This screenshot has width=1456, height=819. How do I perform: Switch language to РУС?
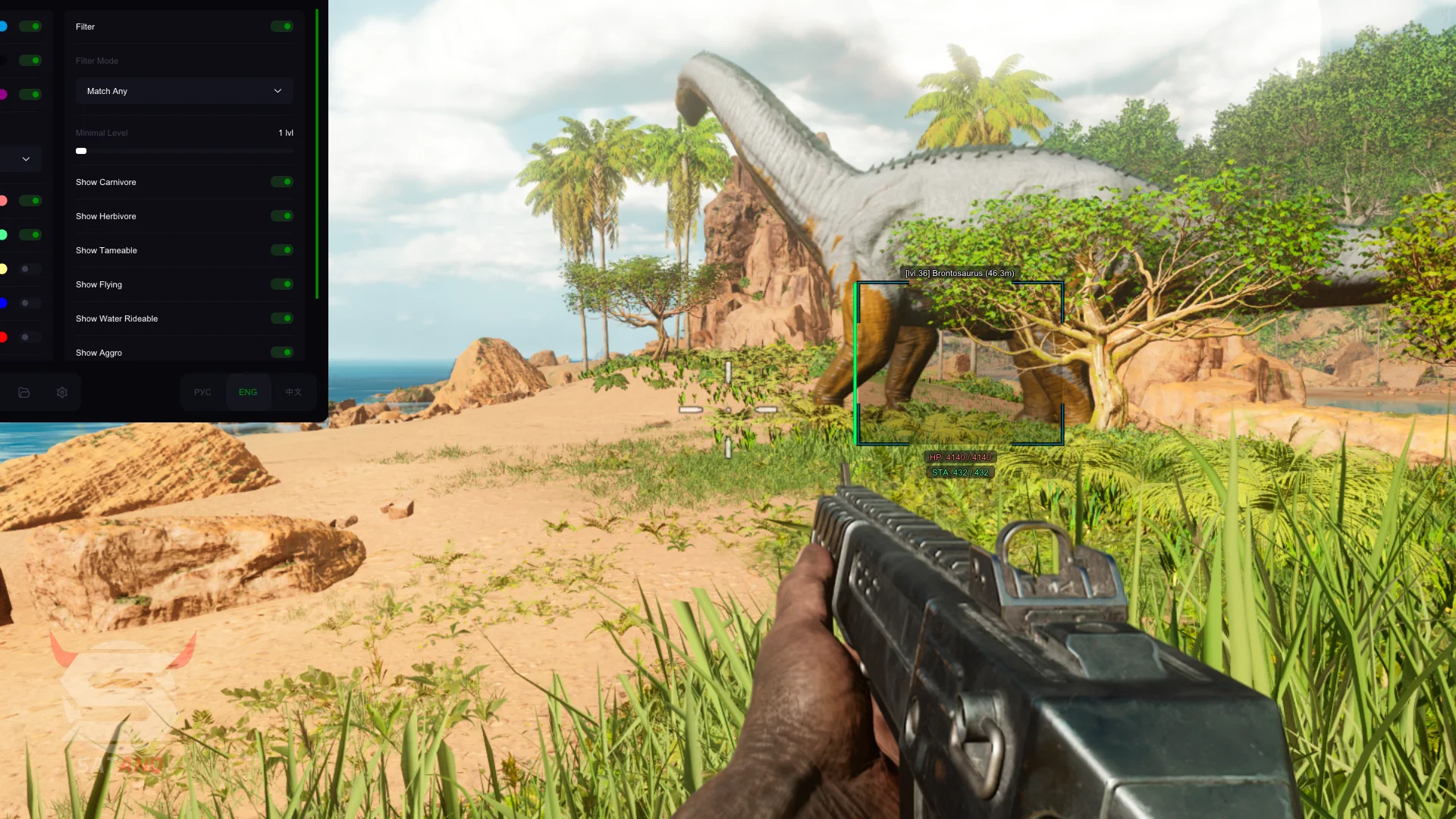click(202, 392)
